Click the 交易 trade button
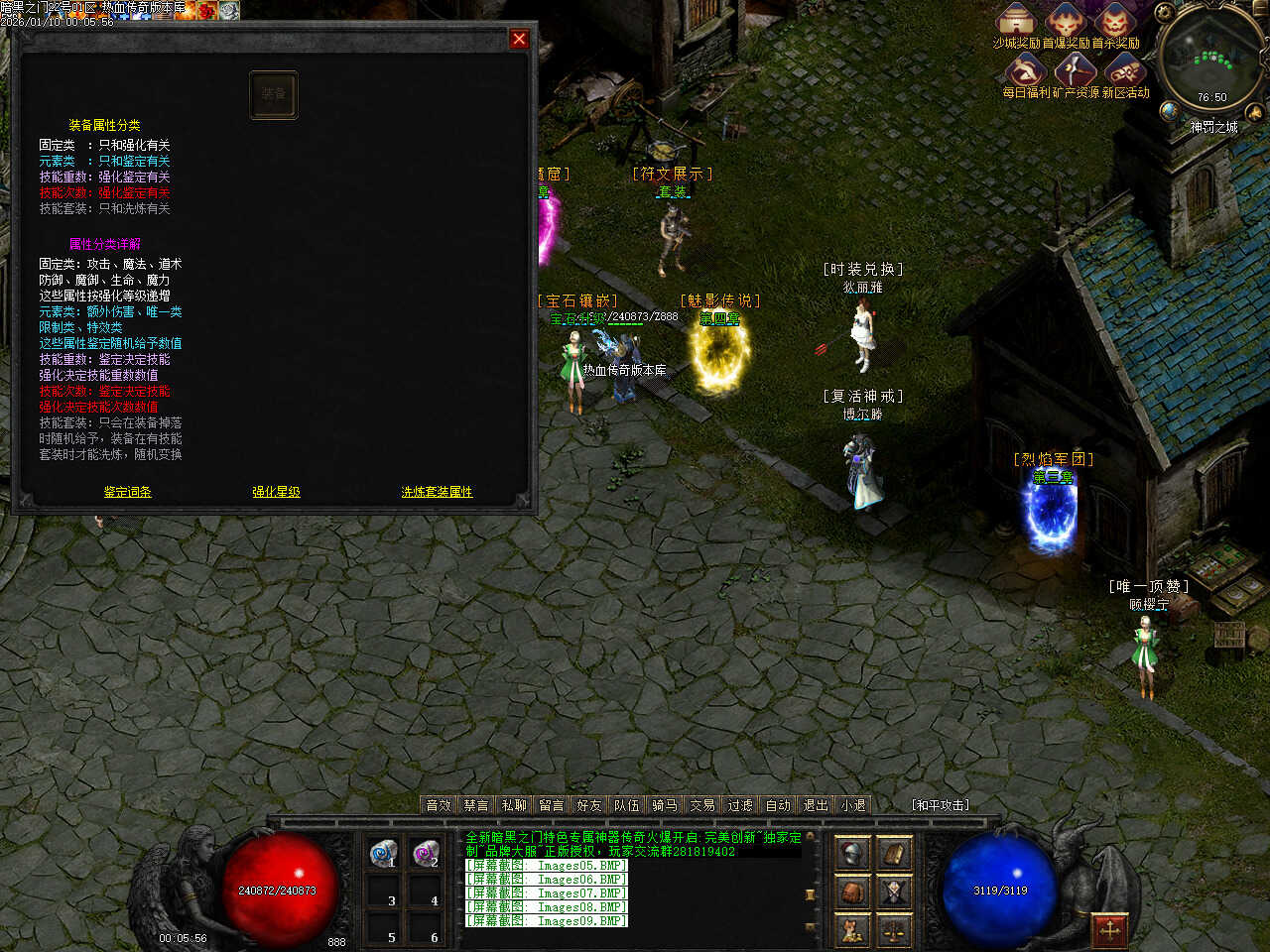 tap(702, 805)
